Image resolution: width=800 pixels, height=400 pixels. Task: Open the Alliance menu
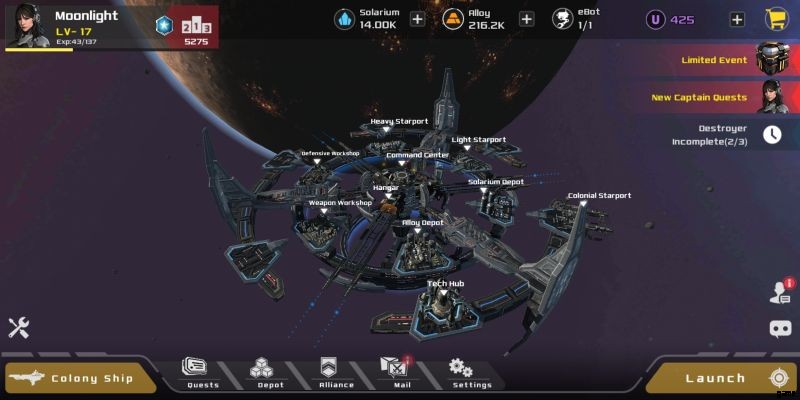coord(336,372)
